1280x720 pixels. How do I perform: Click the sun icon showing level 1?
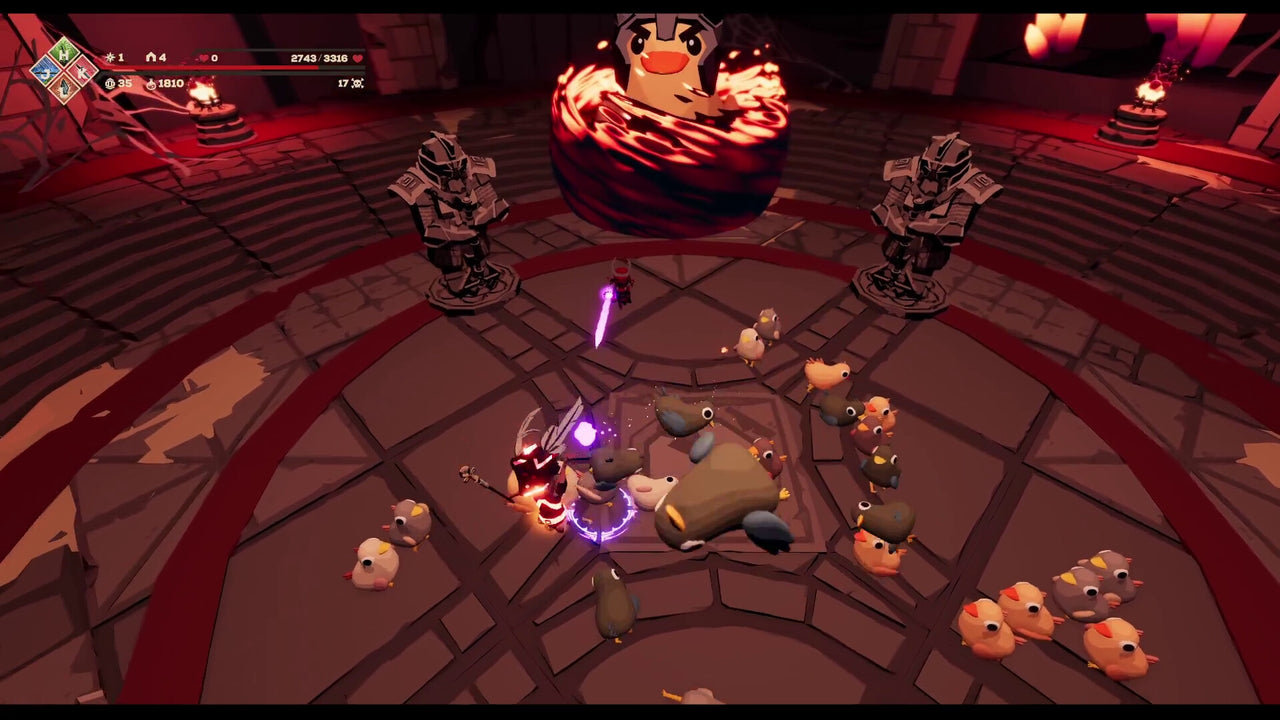(x=109, y=57)
